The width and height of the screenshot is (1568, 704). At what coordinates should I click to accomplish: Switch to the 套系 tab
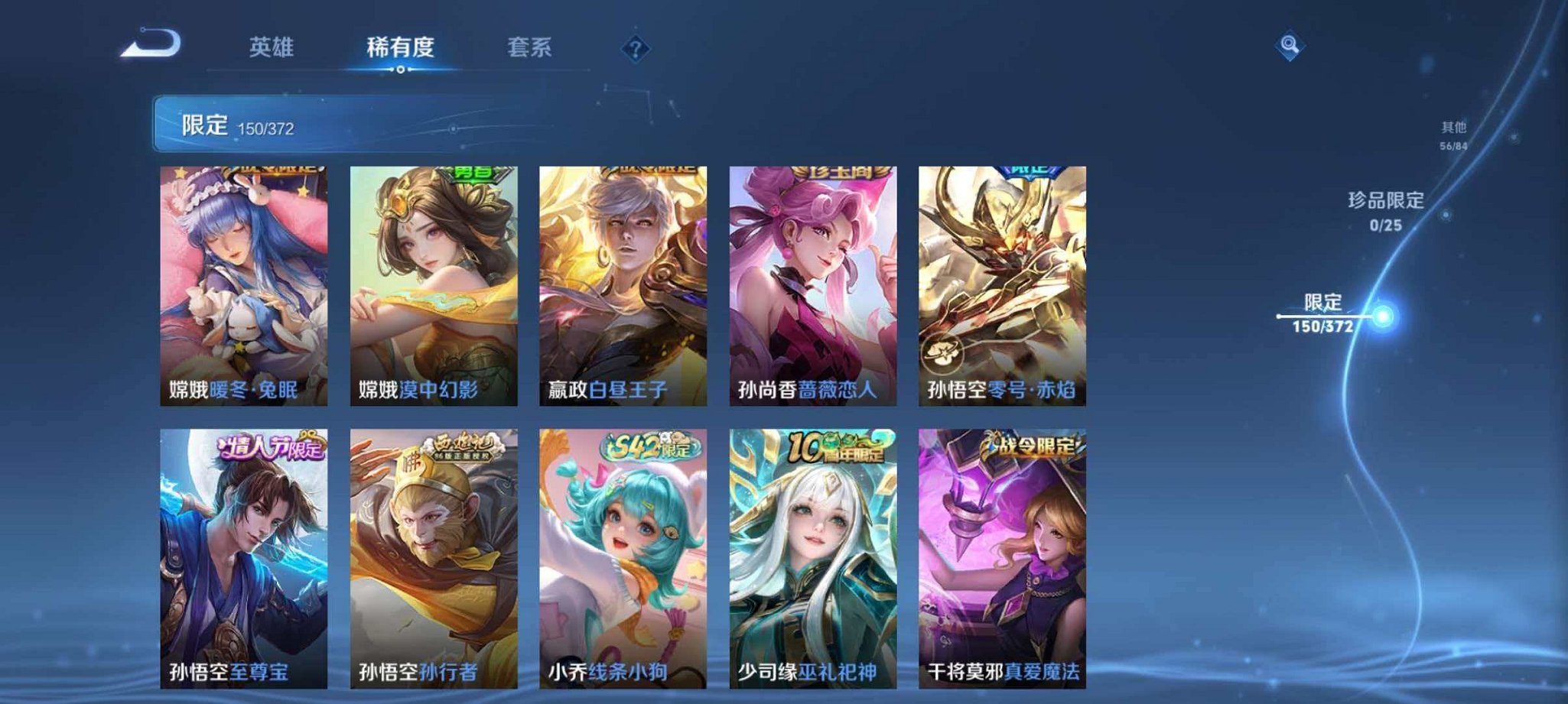(x=532, y=47)
